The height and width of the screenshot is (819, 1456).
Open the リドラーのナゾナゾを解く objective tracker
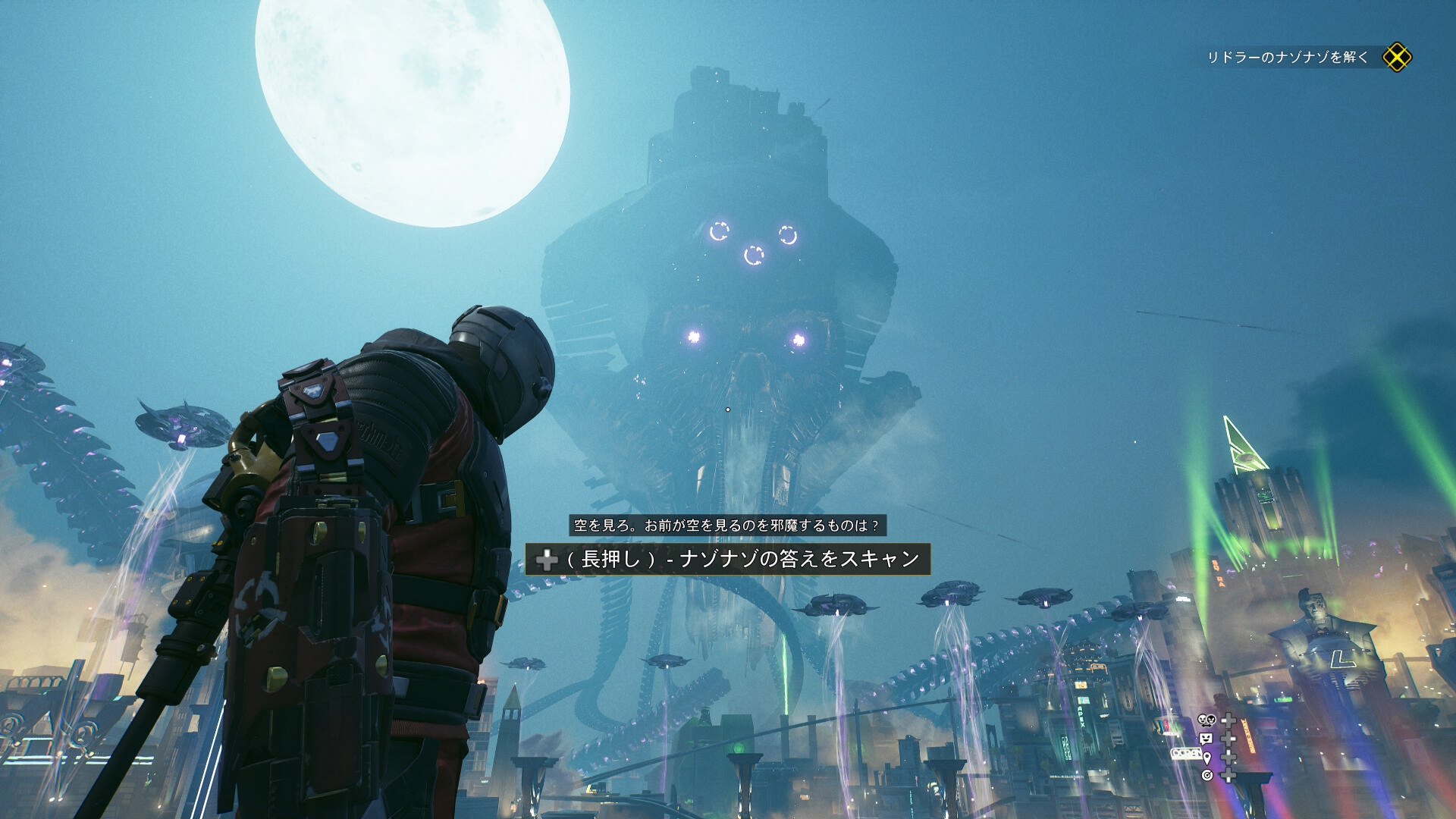coord(1287,58)
